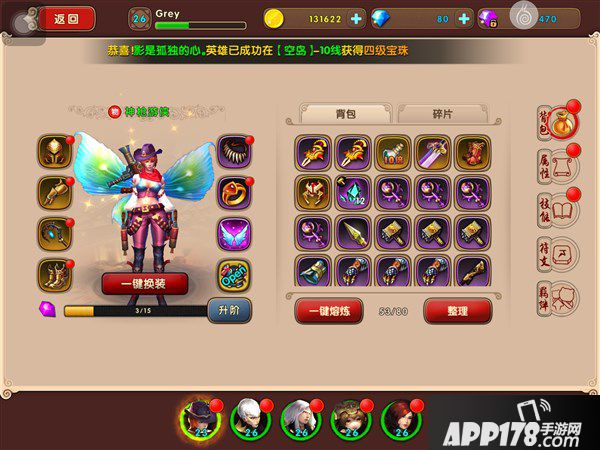The height and width of the screenshot is (450, 600).
Task: Open the 符文 rune side tab
Action: (x=555, y=256)
